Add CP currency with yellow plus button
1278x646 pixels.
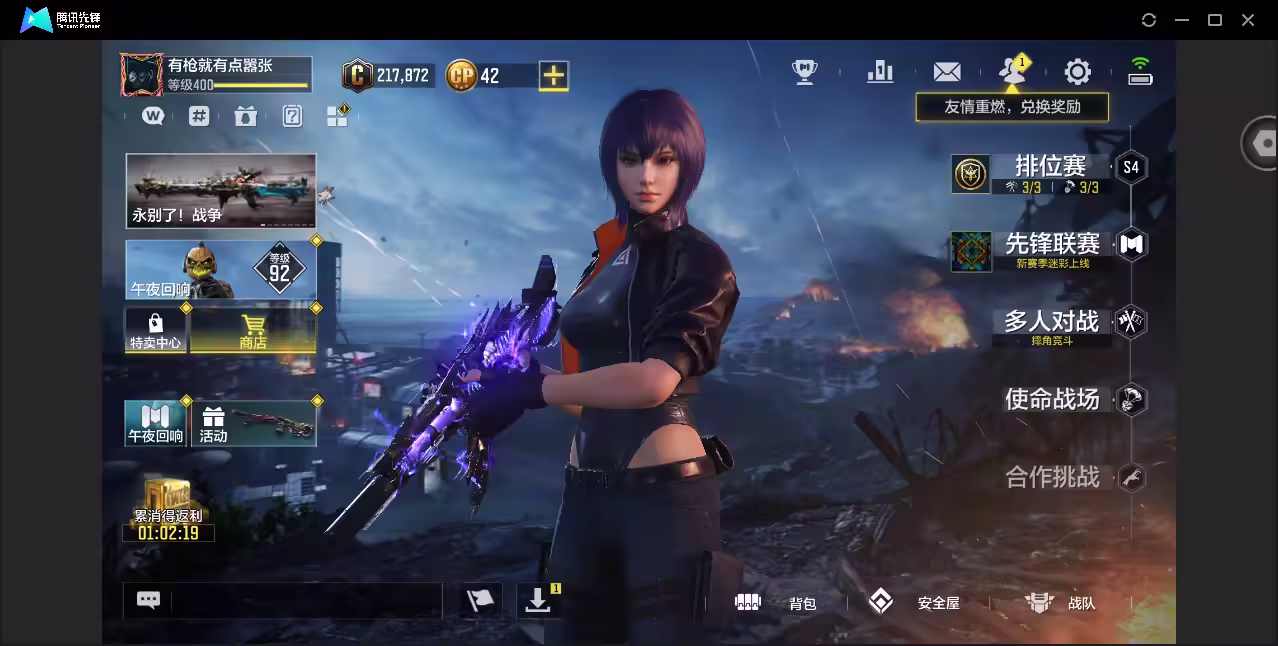[x=553, y=76]
